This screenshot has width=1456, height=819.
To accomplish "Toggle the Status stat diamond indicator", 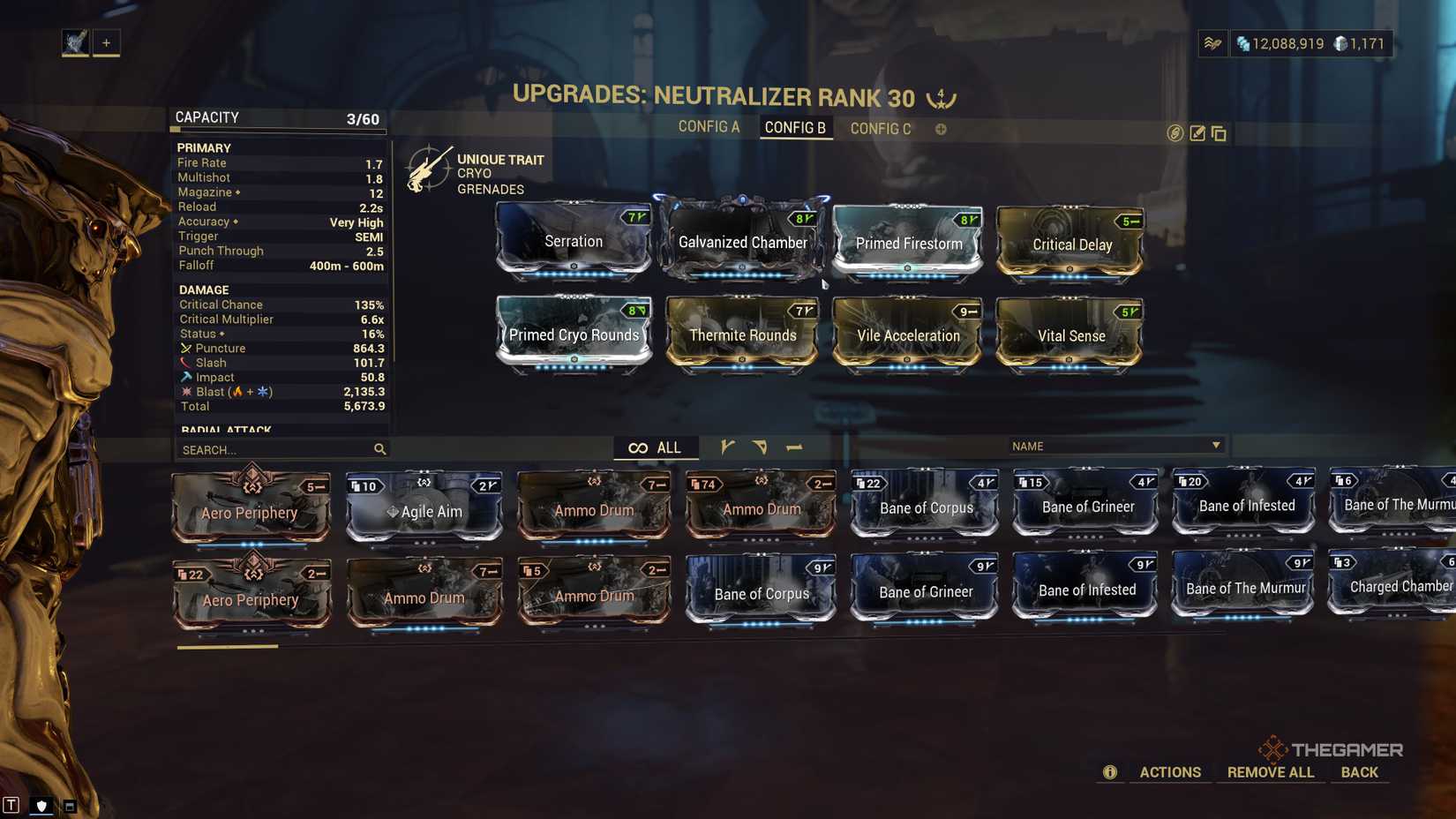I will coord(222,334).
